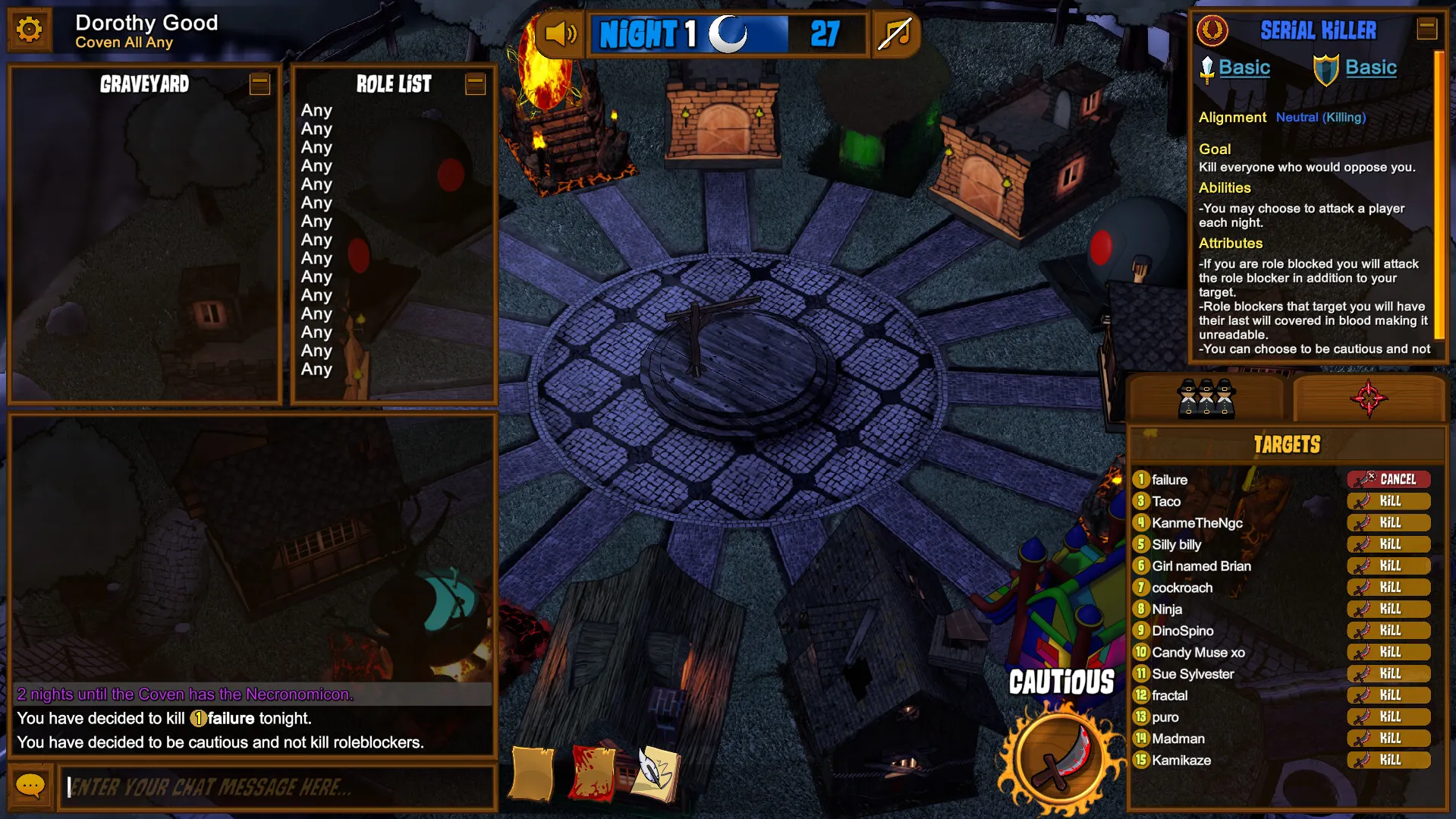Viewport: 1456px width, 819px height.
Task: Collapse the Serial Killer info panel
Action: (x=1428, y=29)
